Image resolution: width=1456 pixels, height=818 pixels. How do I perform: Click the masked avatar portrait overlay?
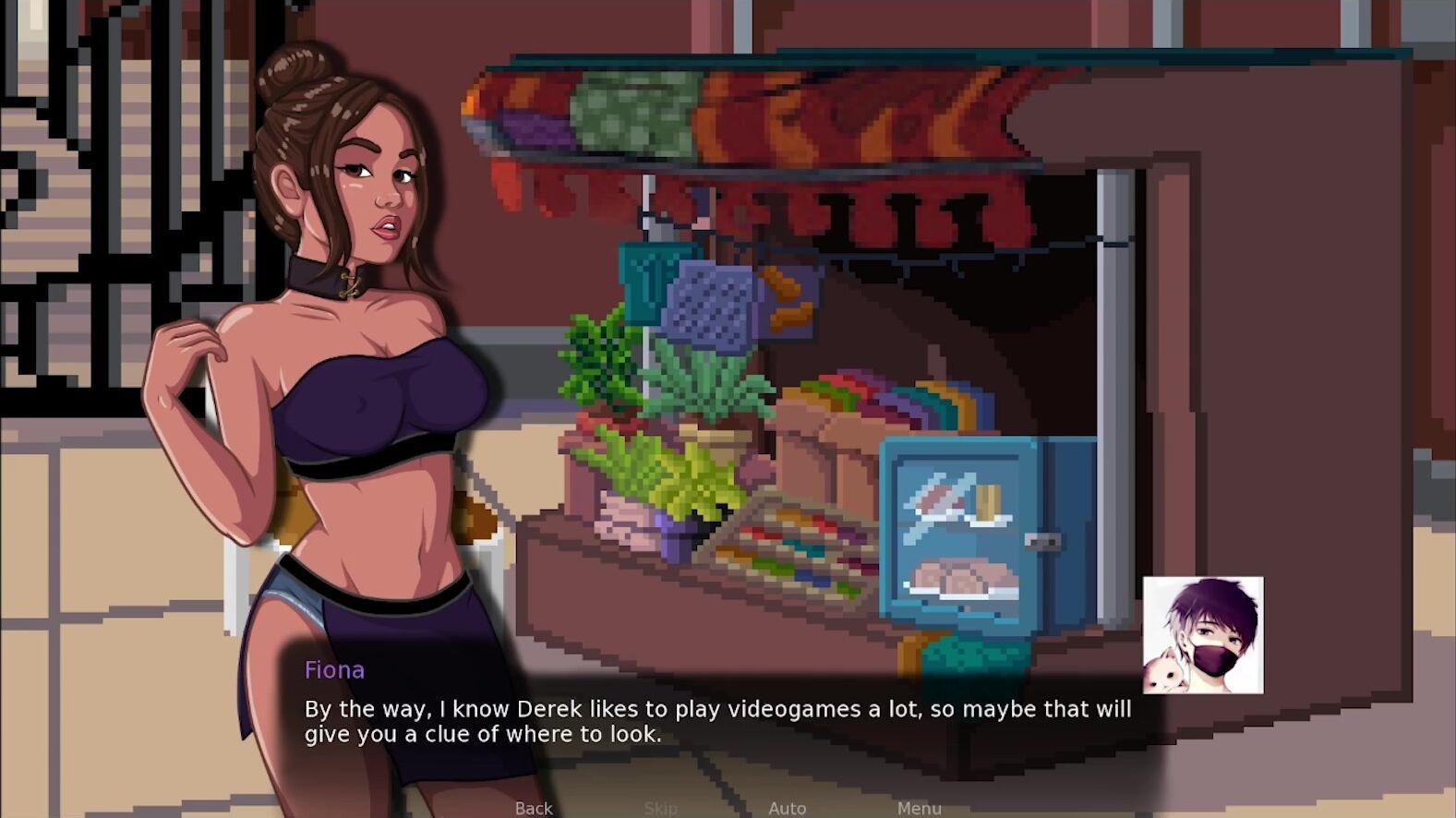pyautogui.click(x=1202, y=635)
